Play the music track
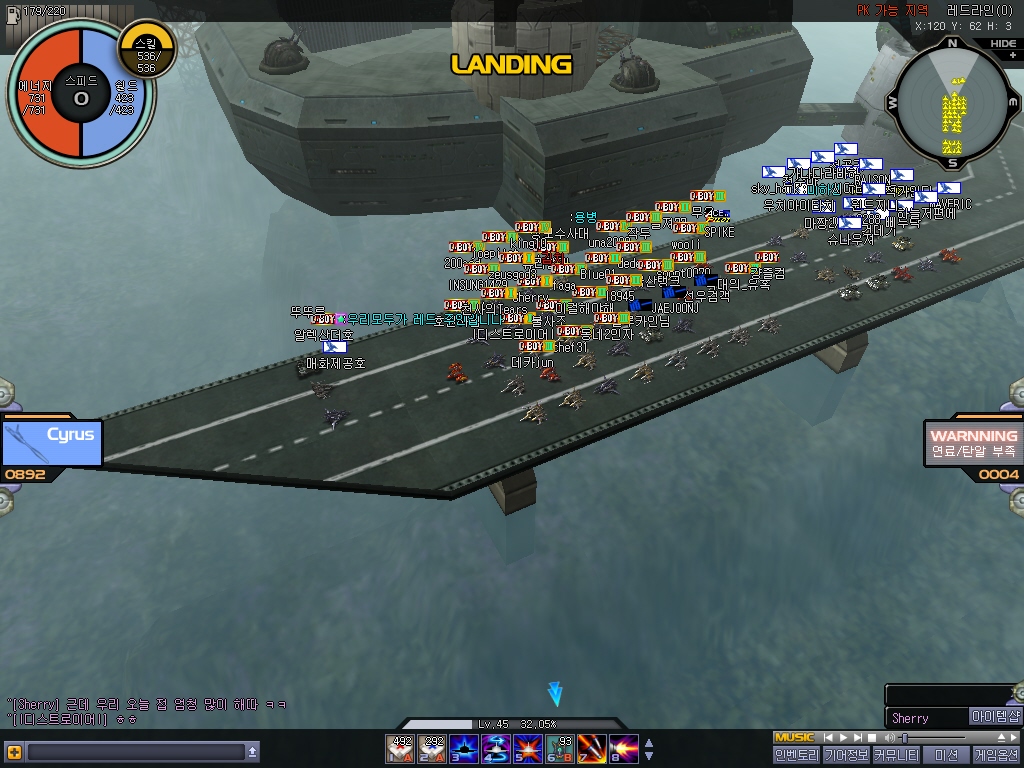The width and height of the screenshot is (1024, 768). [x=842, y=738]
